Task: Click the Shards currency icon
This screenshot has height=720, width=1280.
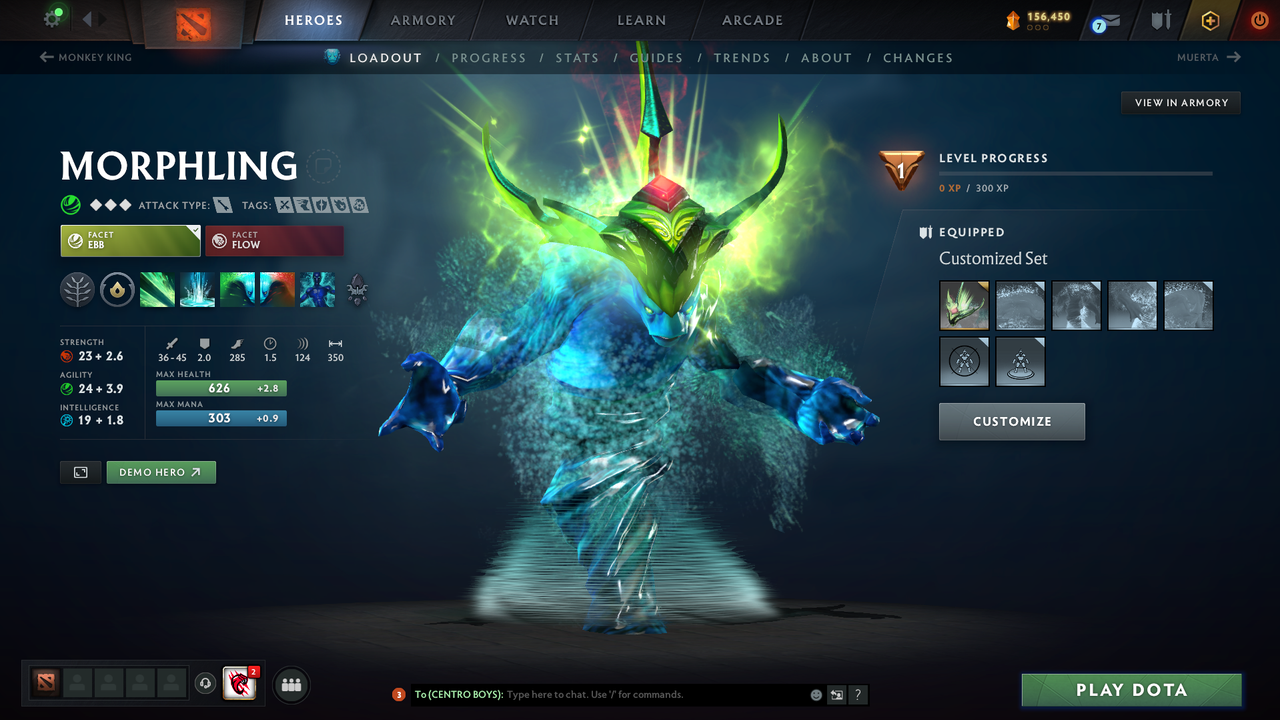Action: click(1014, 17)
